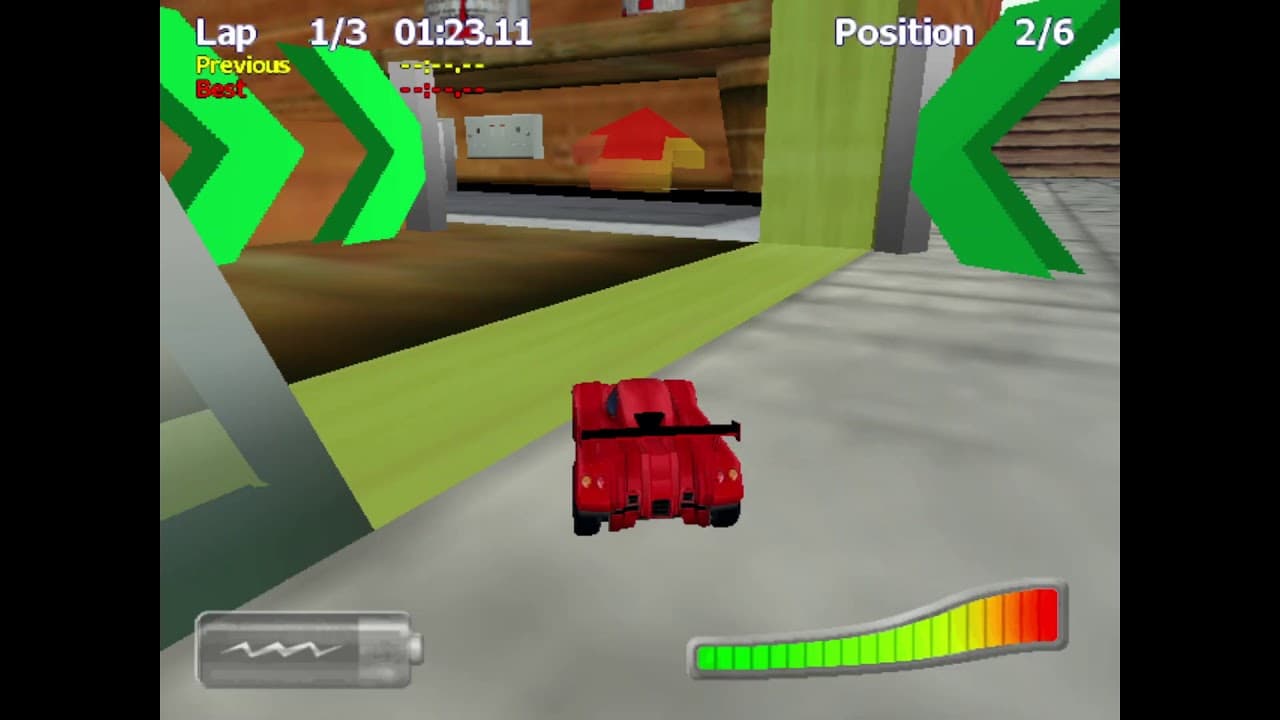Toggle the Best lap time display
Viewport: 1280px width, 720px height.
tap(222, 90)
